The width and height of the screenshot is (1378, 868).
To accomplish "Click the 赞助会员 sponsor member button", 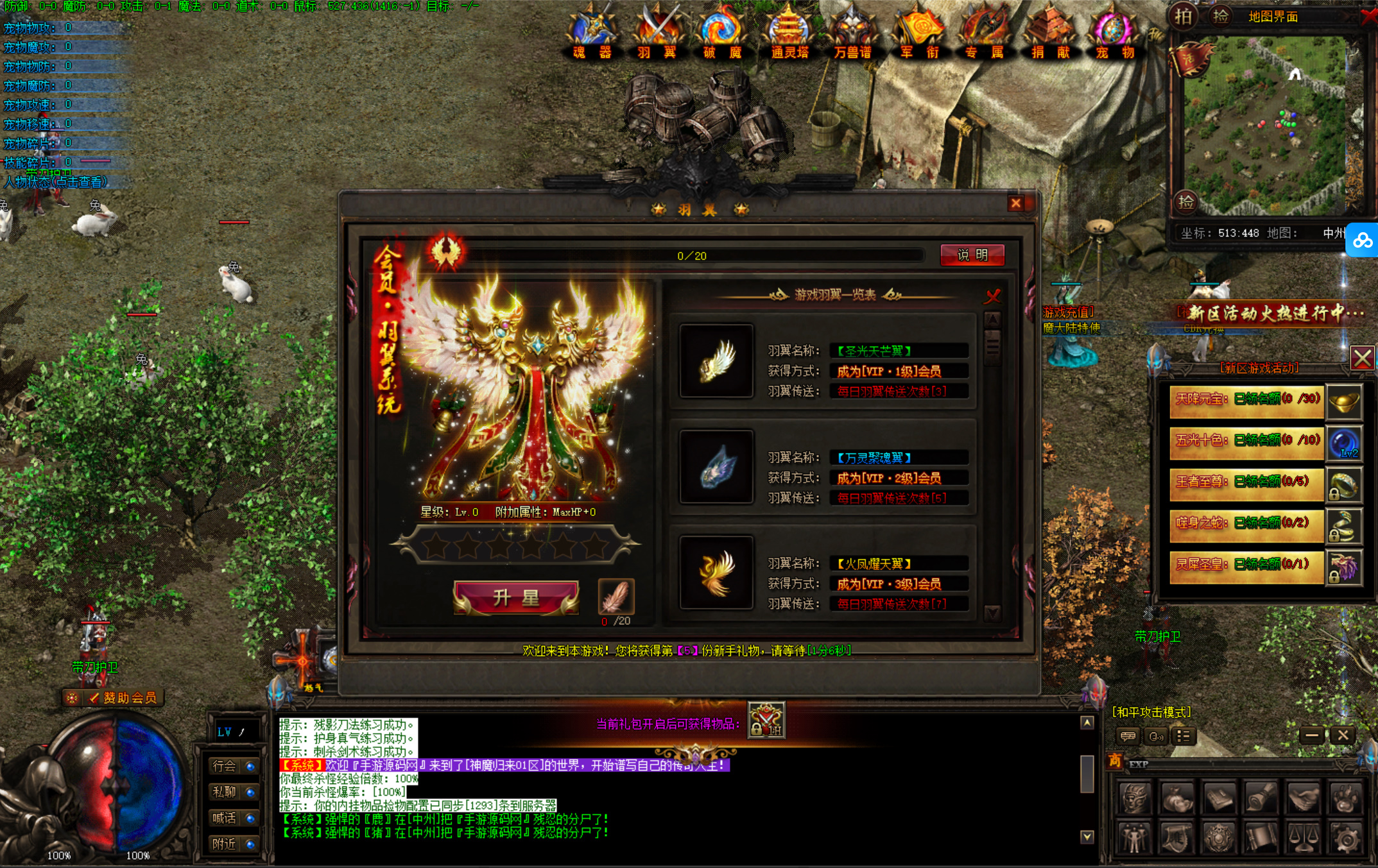I will point(122,698).
